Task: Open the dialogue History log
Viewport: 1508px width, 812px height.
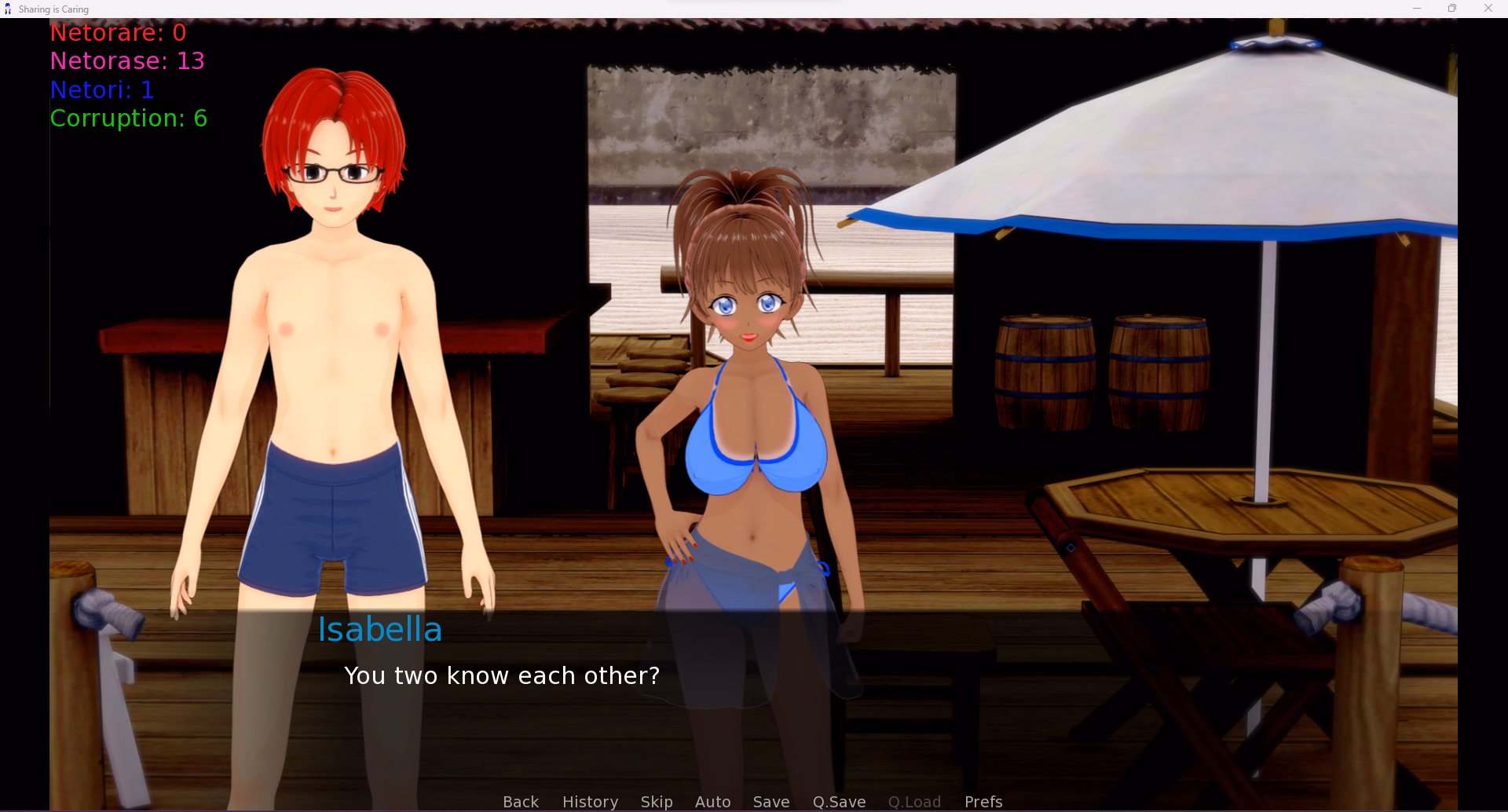Action: click(590, 801)
